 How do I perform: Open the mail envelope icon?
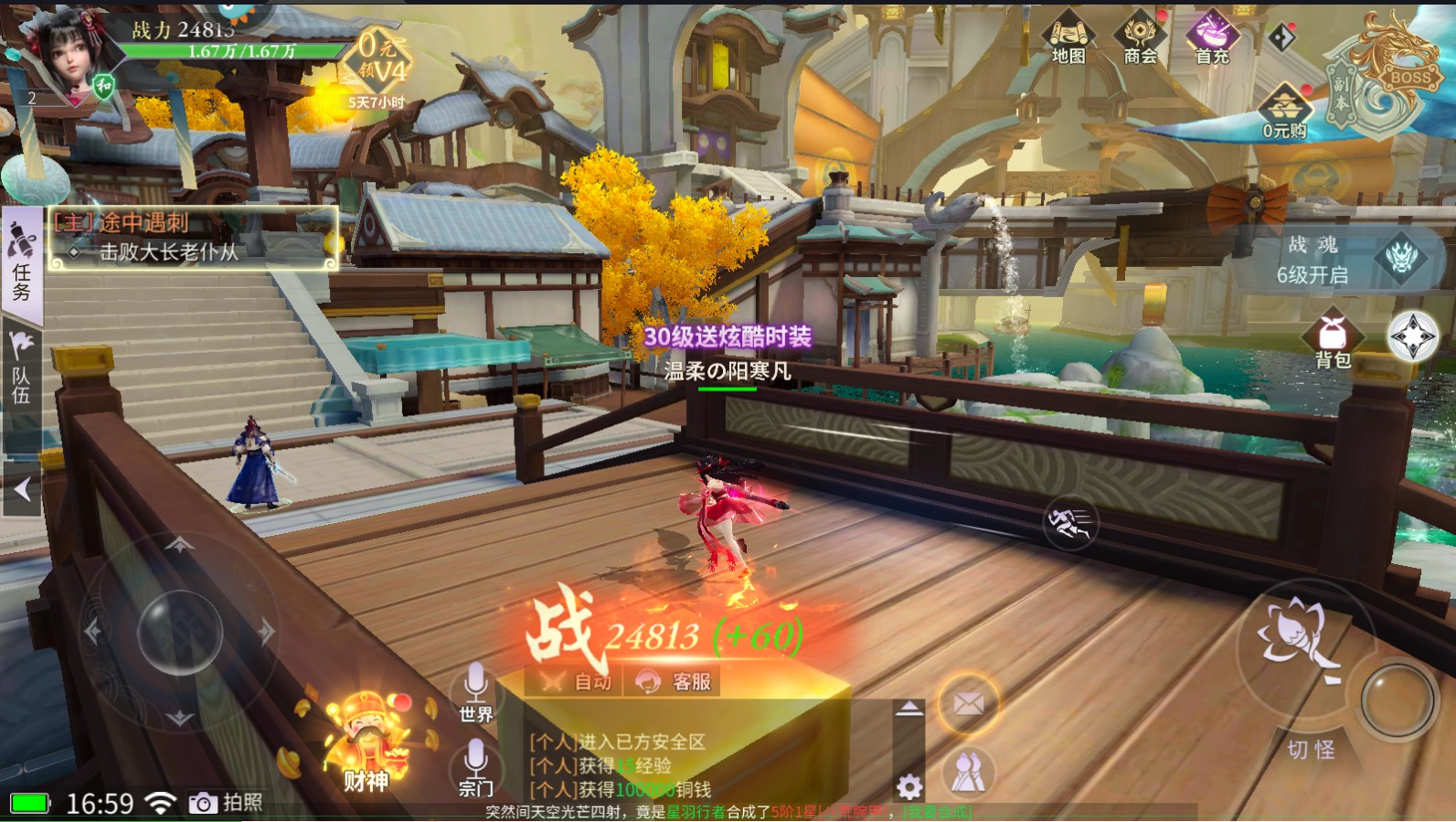click(968, 703)
